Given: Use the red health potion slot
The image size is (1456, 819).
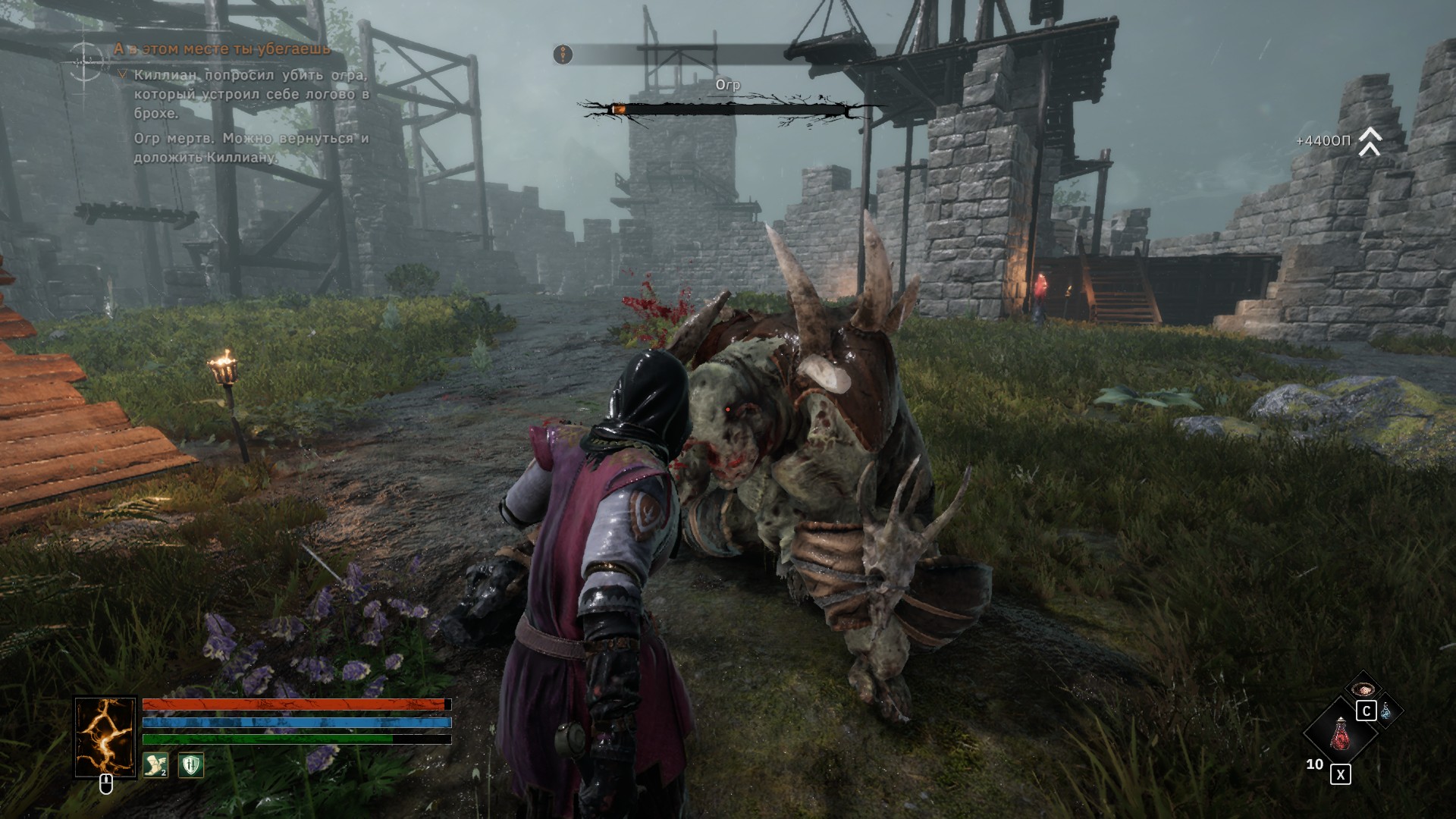Looking at the screenshot, I should [1340, 734].
